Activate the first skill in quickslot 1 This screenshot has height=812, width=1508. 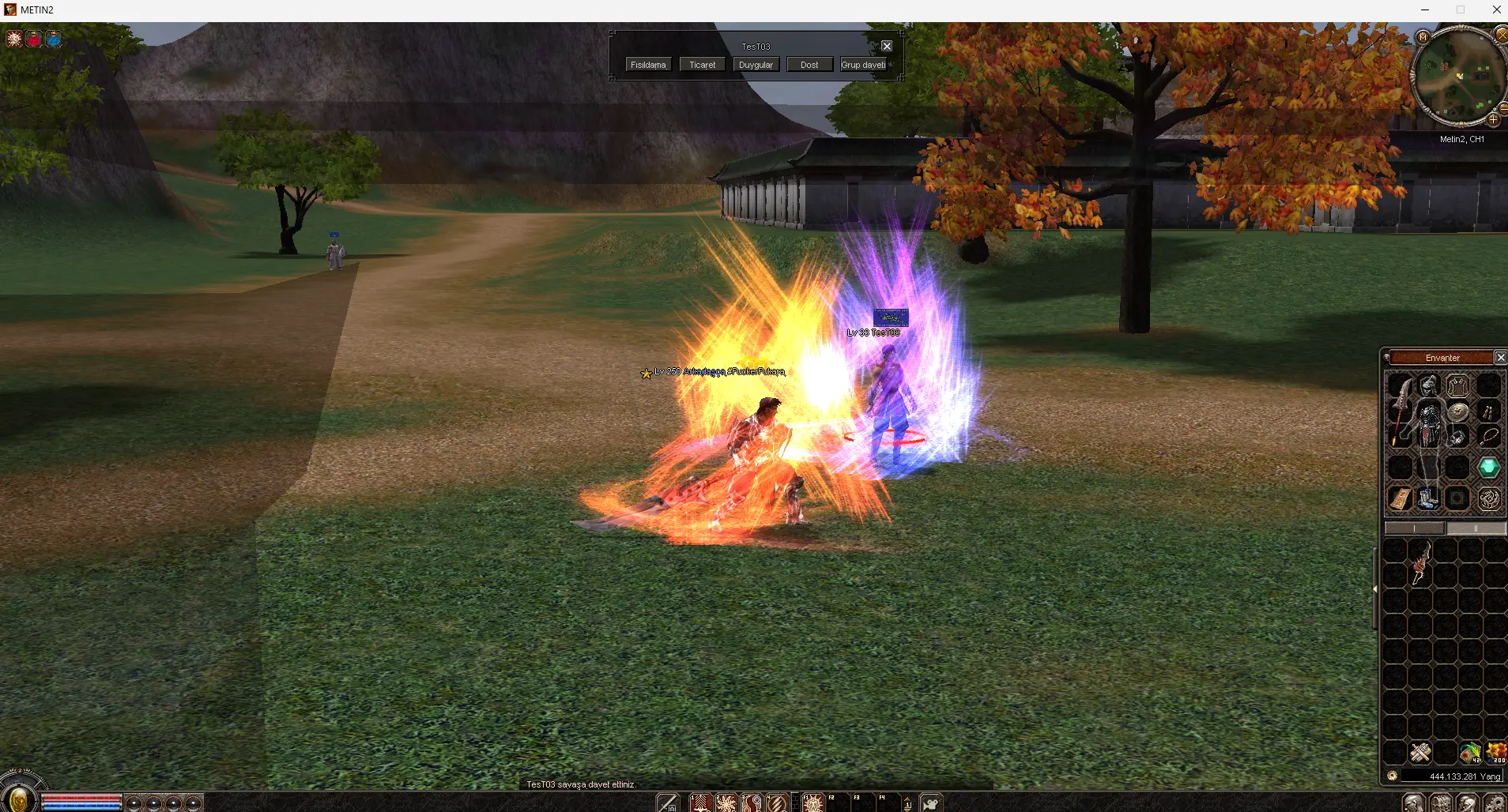click(x=701, y=803)
